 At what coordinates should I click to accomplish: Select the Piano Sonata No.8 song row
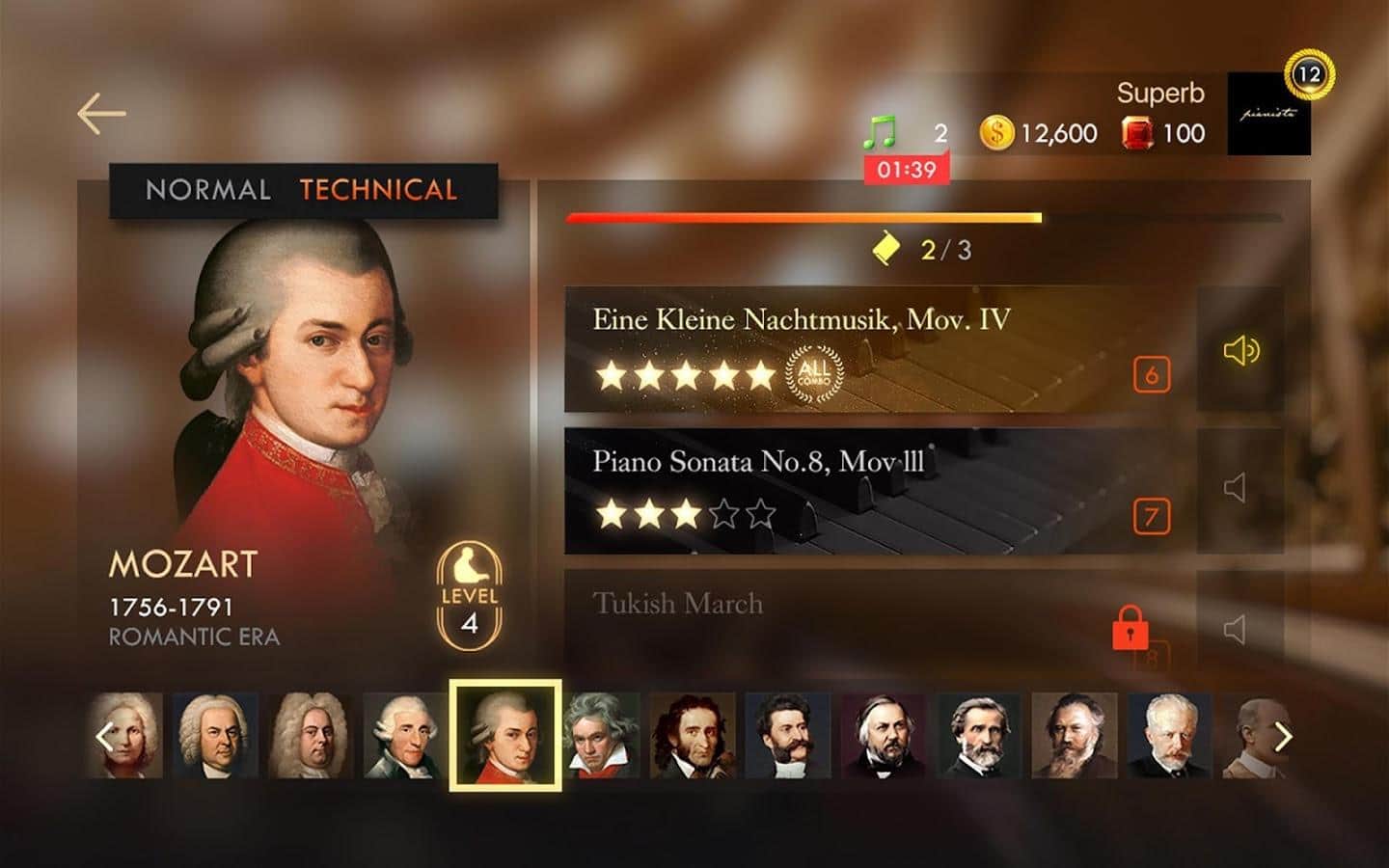[849, 490]
